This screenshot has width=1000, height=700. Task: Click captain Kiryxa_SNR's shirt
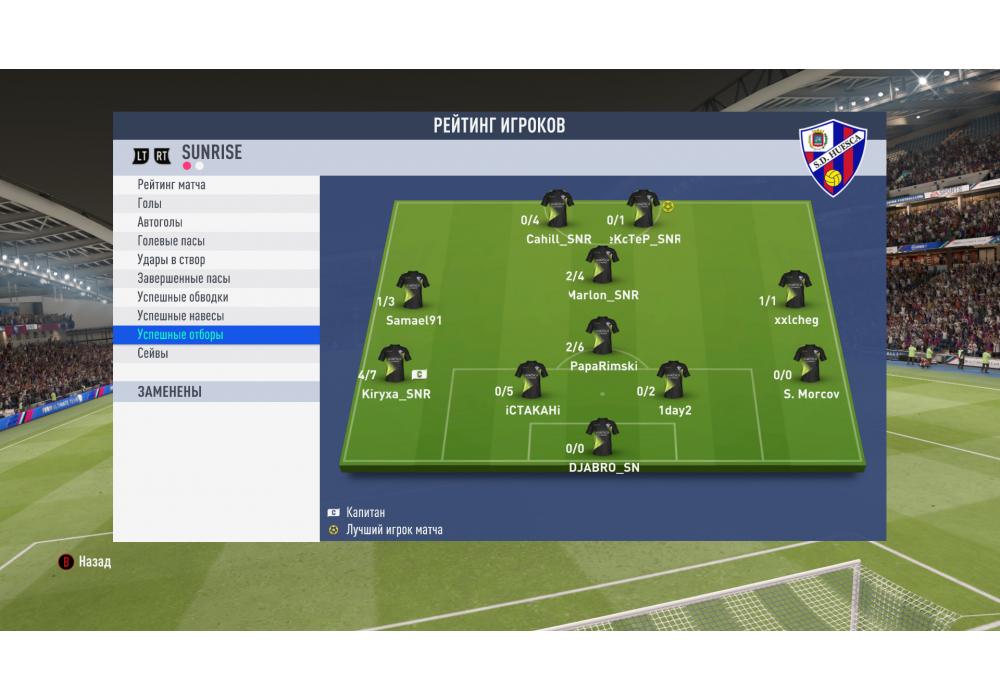[x=394, y=364]
